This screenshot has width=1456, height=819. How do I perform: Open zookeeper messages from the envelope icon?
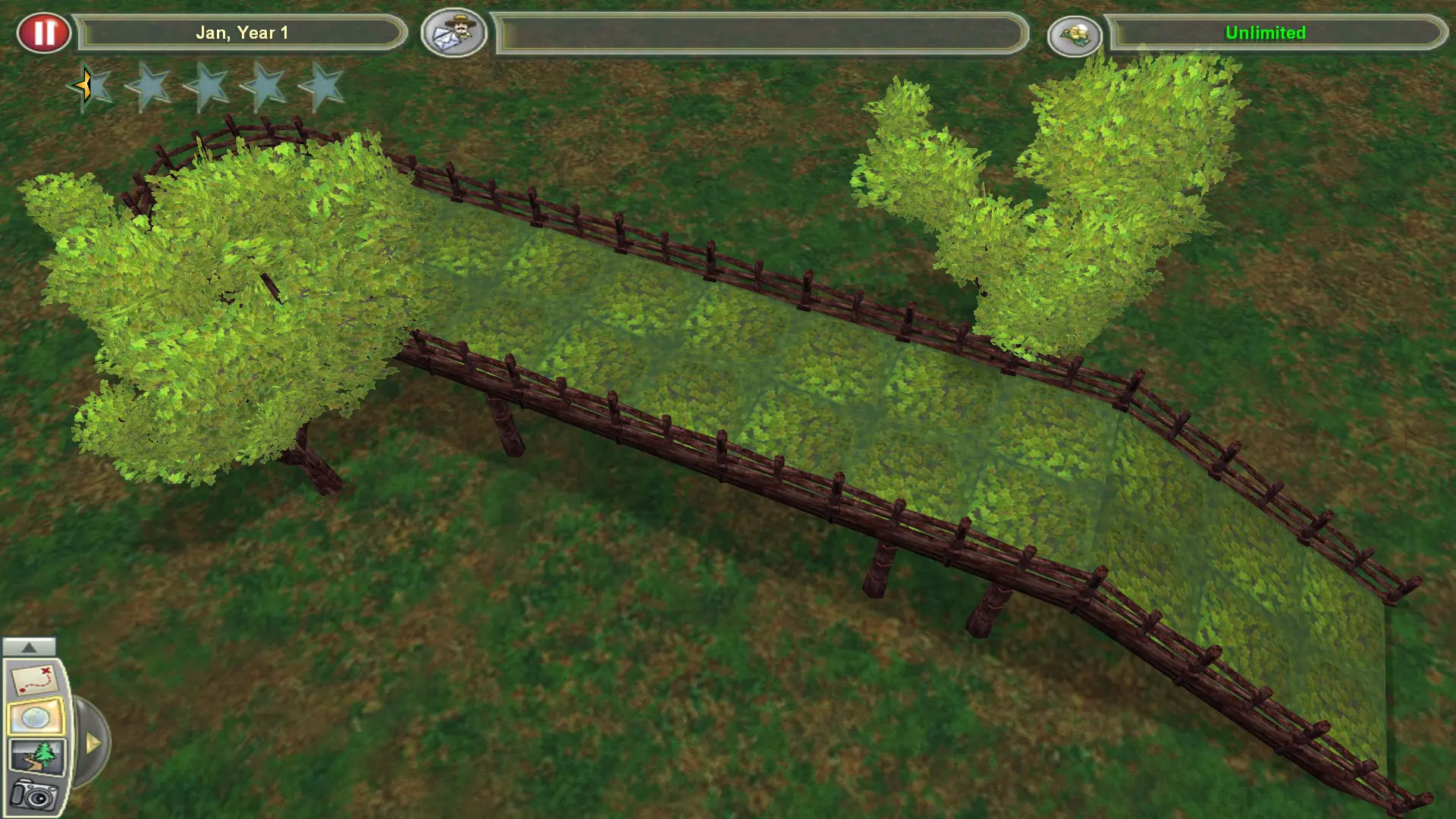tap(453, 34)
